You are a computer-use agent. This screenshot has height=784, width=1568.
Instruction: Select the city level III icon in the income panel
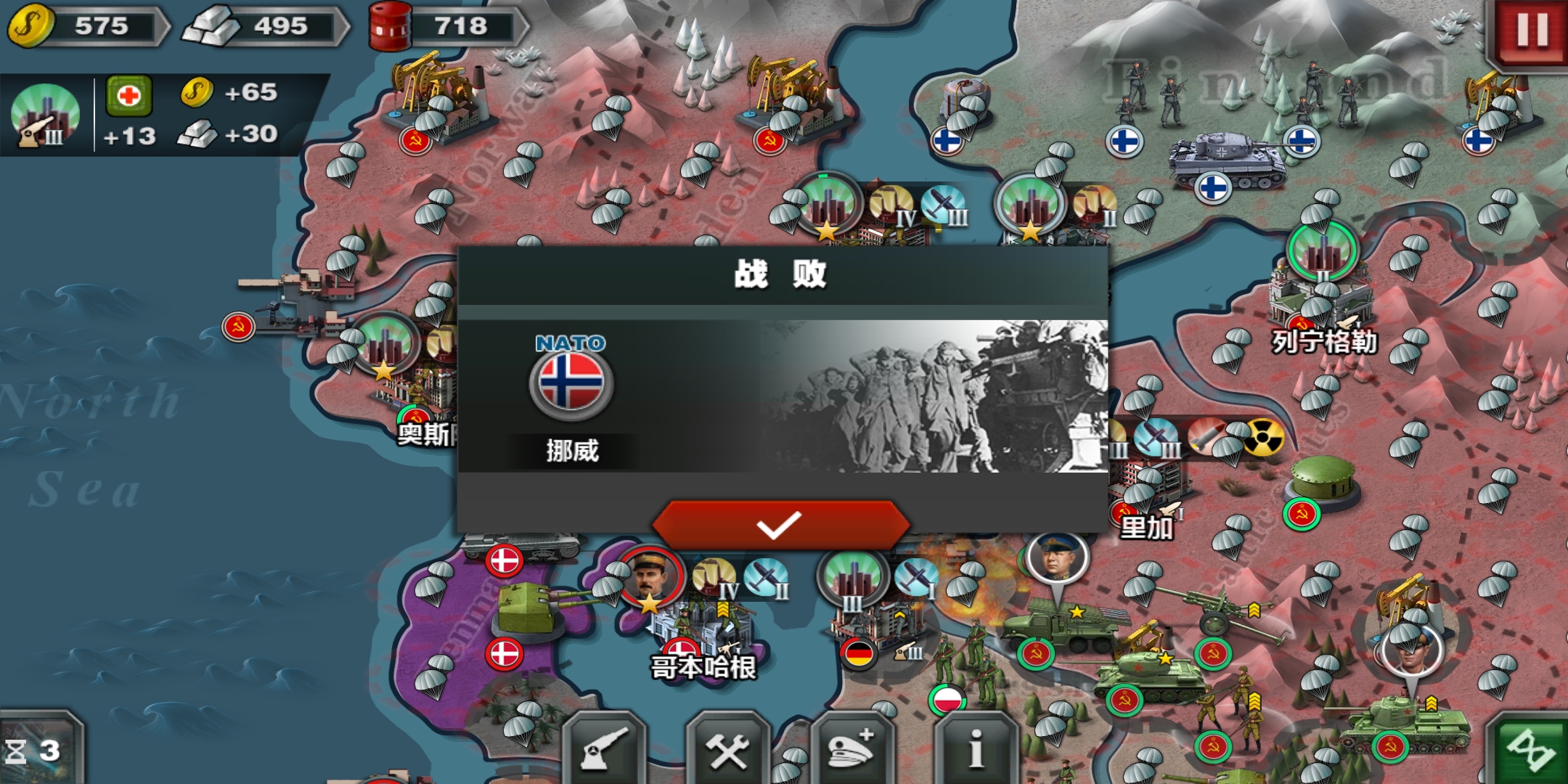pyautogui.click(x=45, y=115)
